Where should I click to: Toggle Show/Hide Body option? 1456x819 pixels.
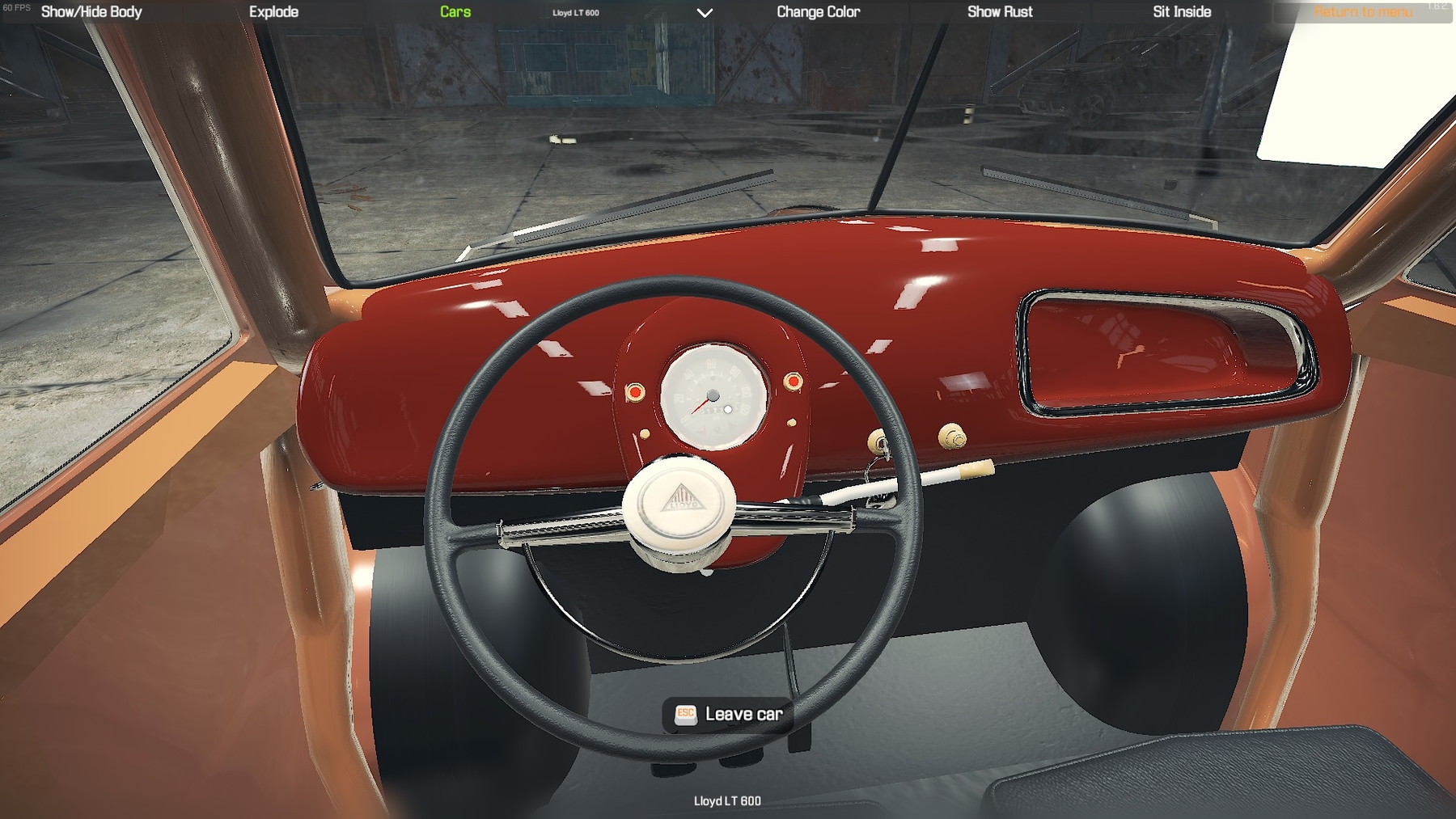point(91,12)
